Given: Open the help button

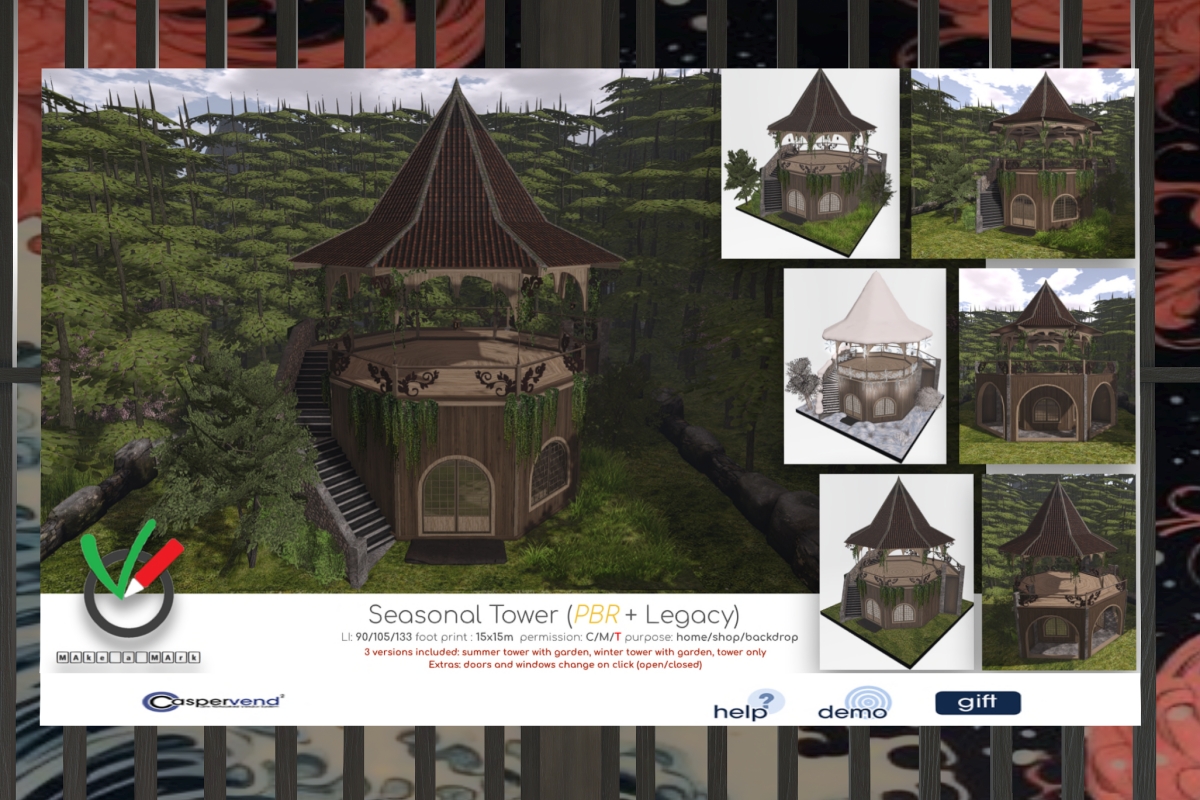Looking at the screenshot, I should click(749, 704).
